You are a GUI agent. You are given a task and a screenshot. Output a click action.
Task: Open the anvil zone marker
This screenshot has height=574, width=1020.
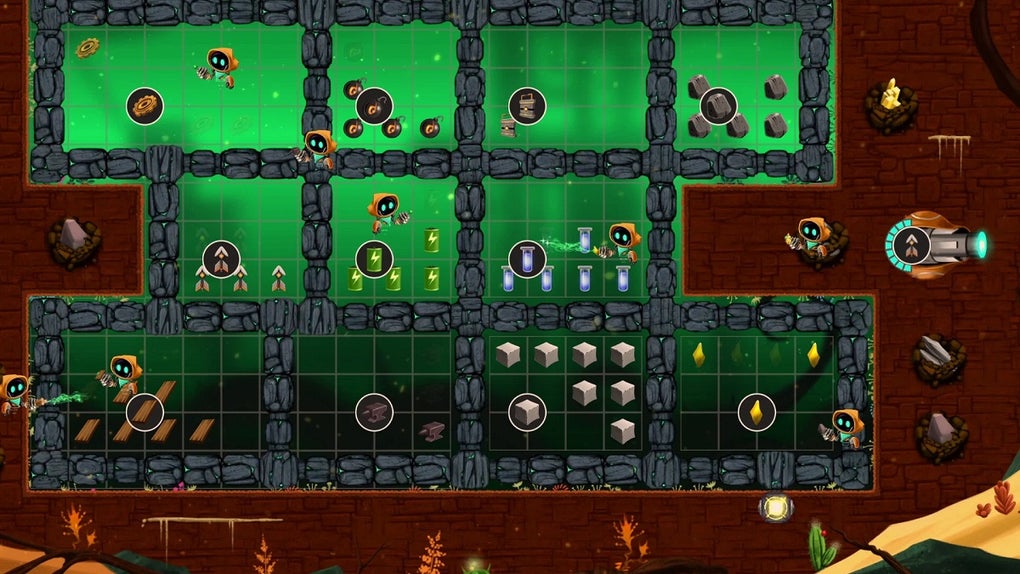point(374,412)
